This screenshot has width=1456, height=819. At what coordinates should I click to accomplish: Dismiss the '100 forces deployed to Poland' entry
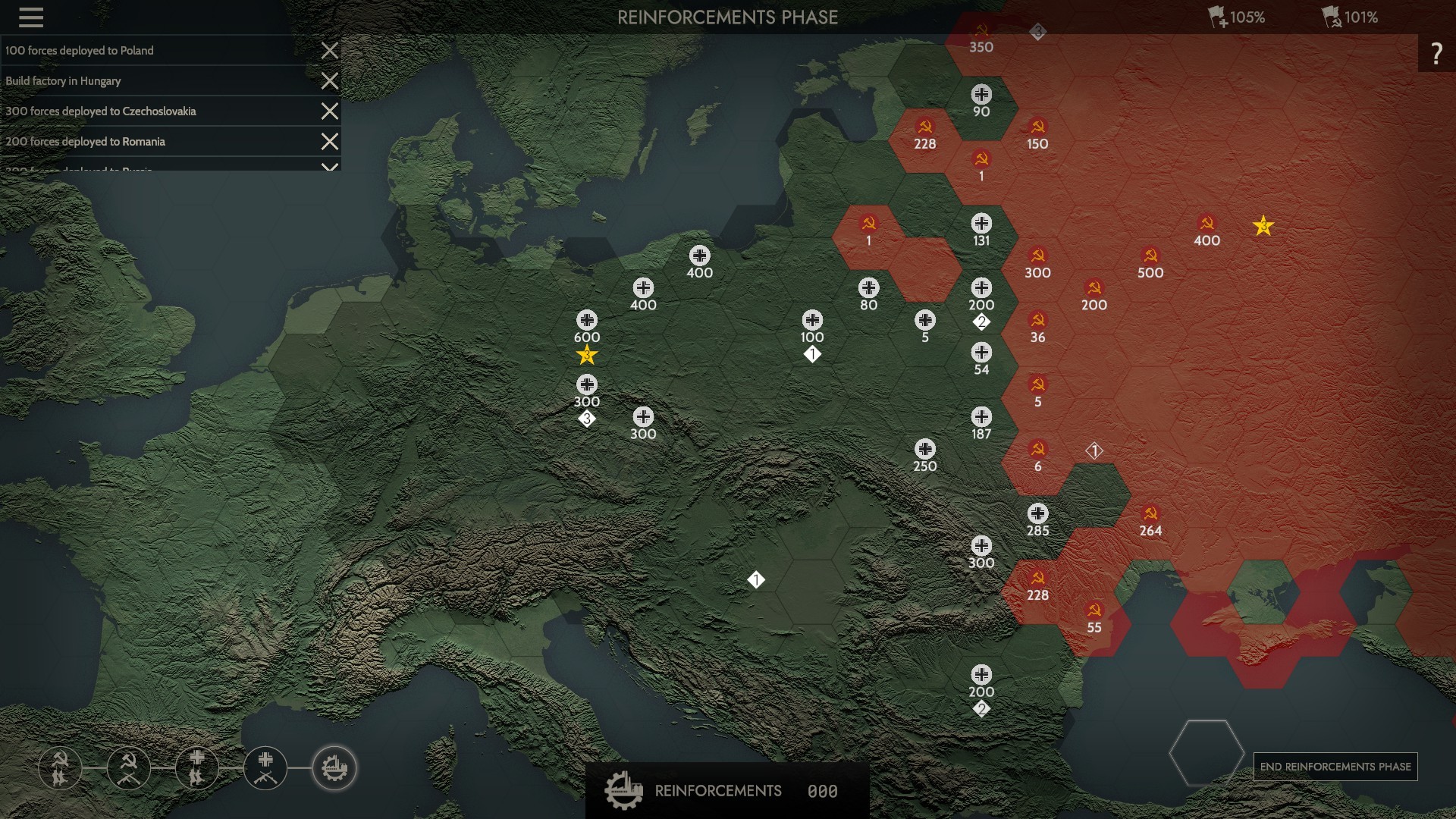pyautogui.click(x=329, y=51)
